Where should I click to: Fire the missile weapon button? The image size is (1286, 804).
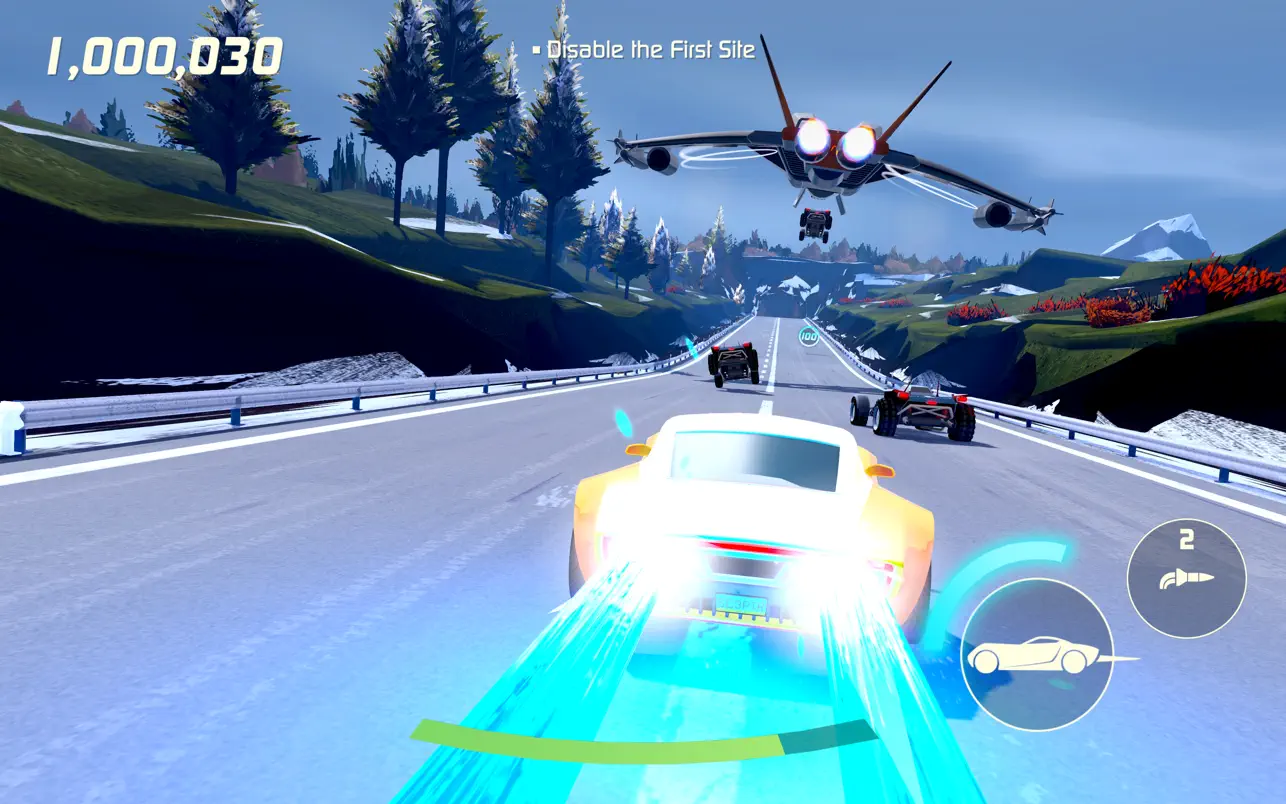1186,578
